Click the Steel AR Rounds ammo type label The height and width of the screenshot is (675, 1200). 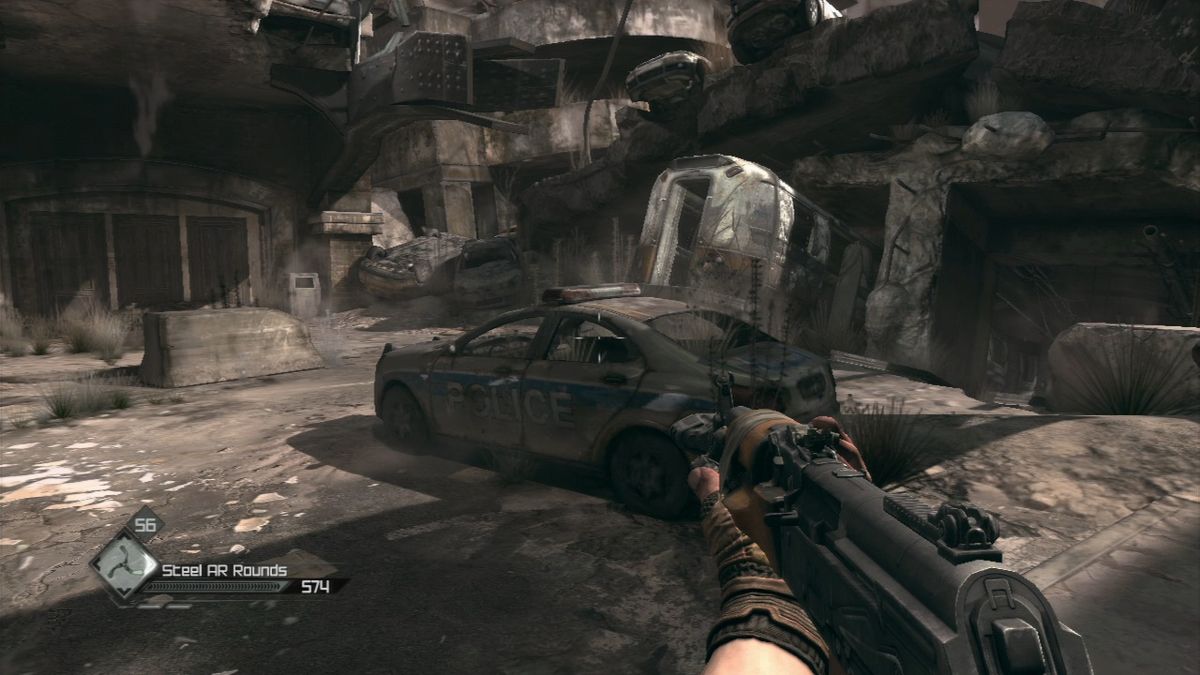click(x=225, y=570)
